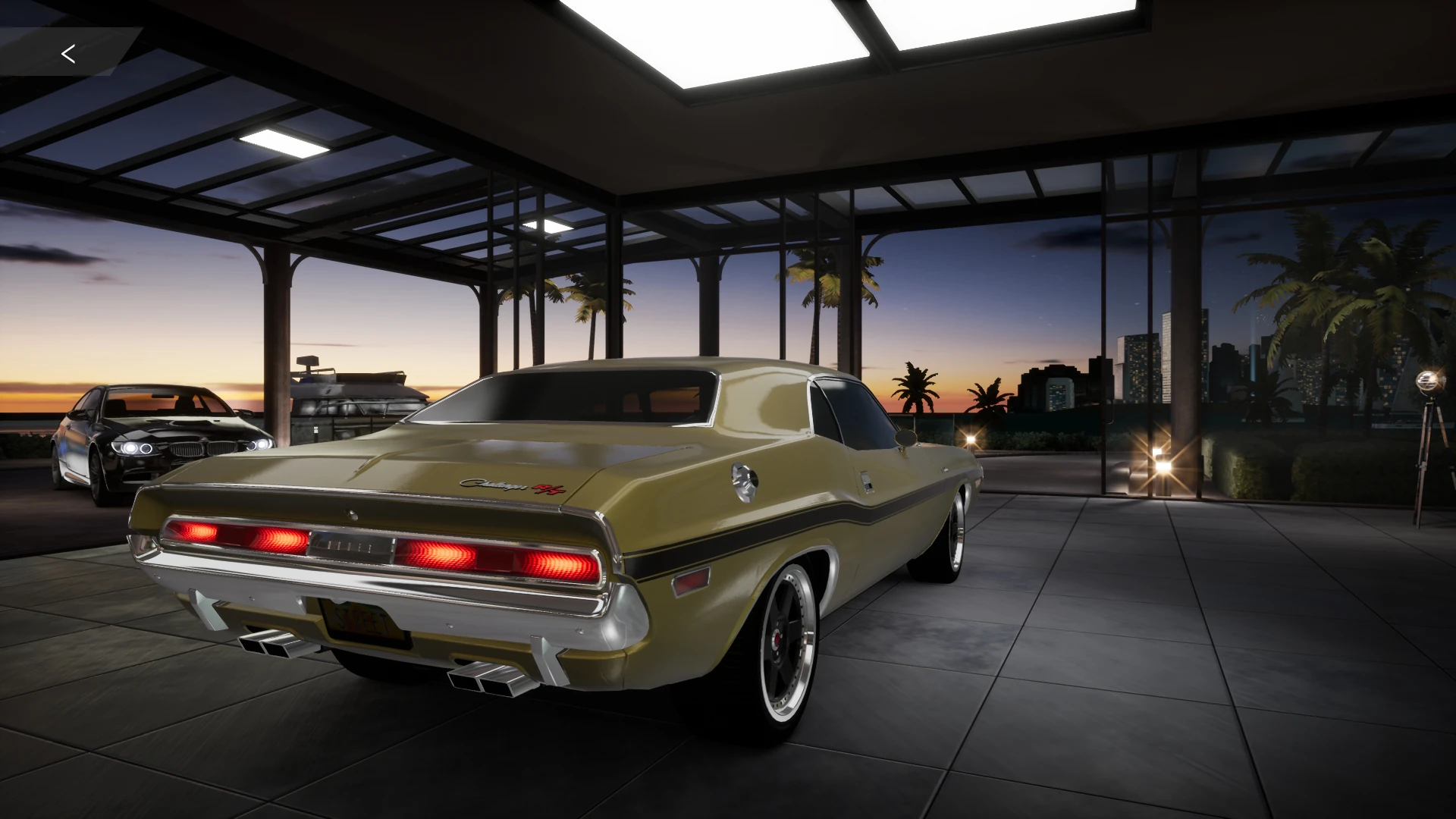Click the Challenger R/T trunk badge
The height and width of the screenshot is (819, 1456).
tap(504, 485)
